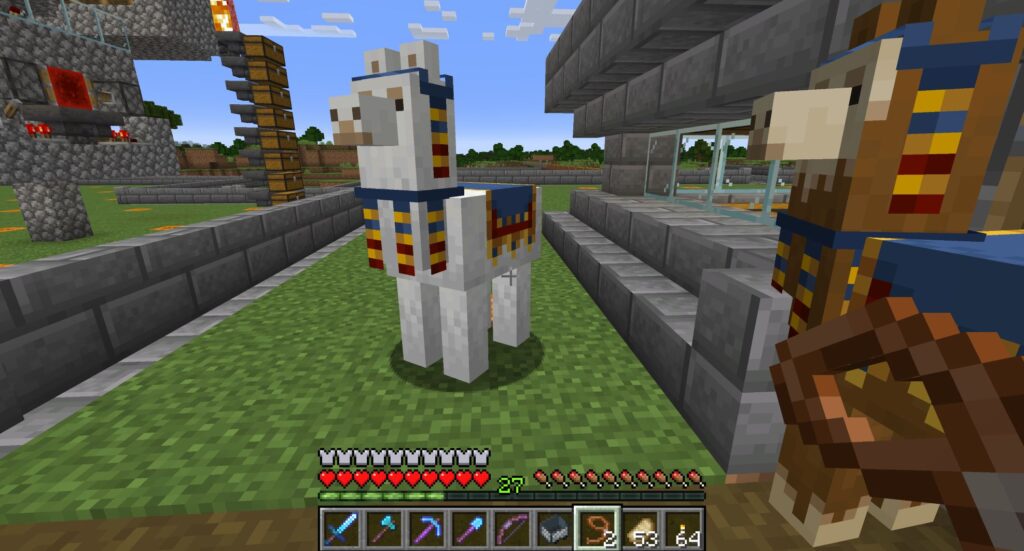Select the diamond sword hotbar slot
This screenshot has width=1024, height=551.
tap(341, 528)
